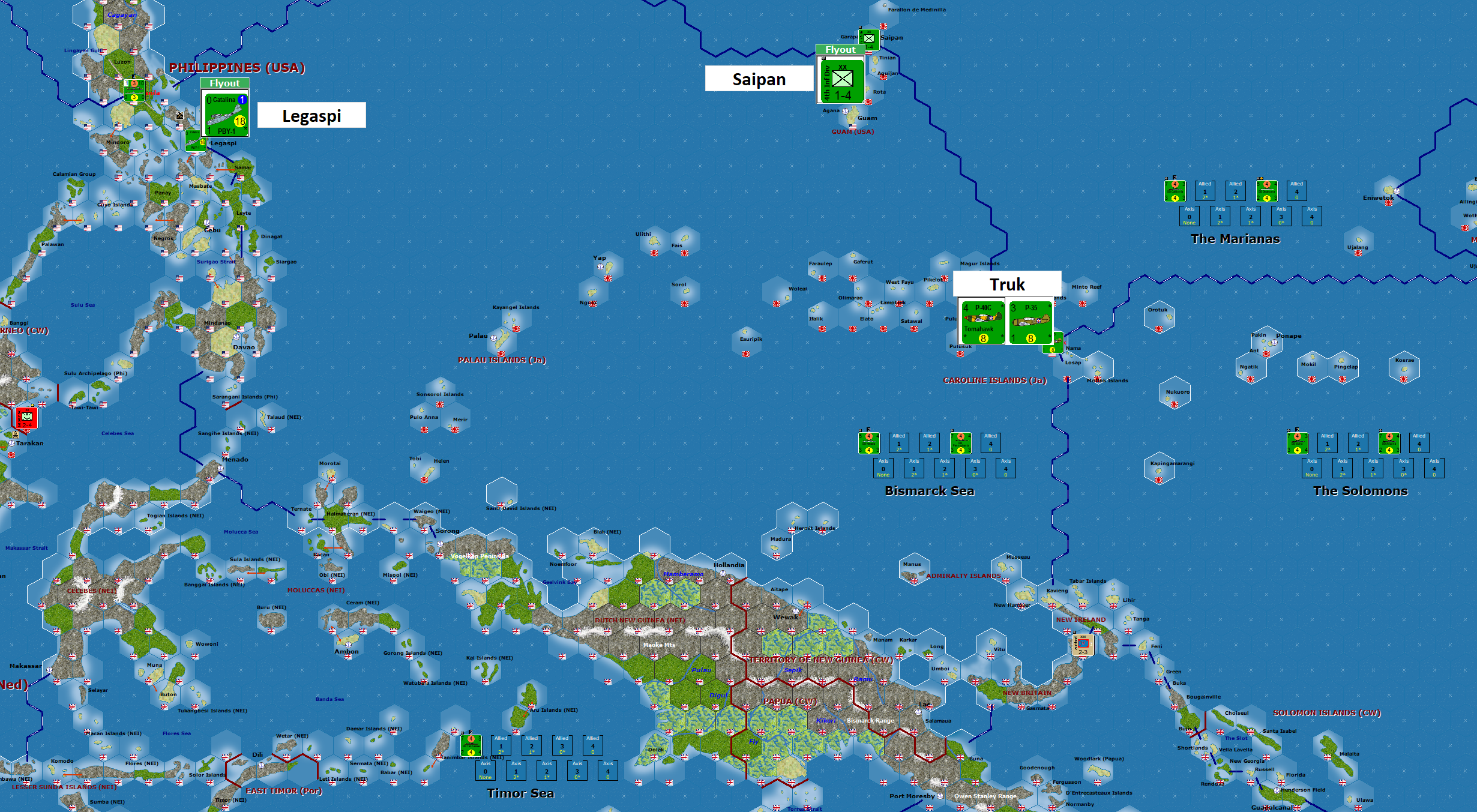This screenshot has width=1477, height=812.
Task: Click the Legaspi label button
Action: pos(311,115)
